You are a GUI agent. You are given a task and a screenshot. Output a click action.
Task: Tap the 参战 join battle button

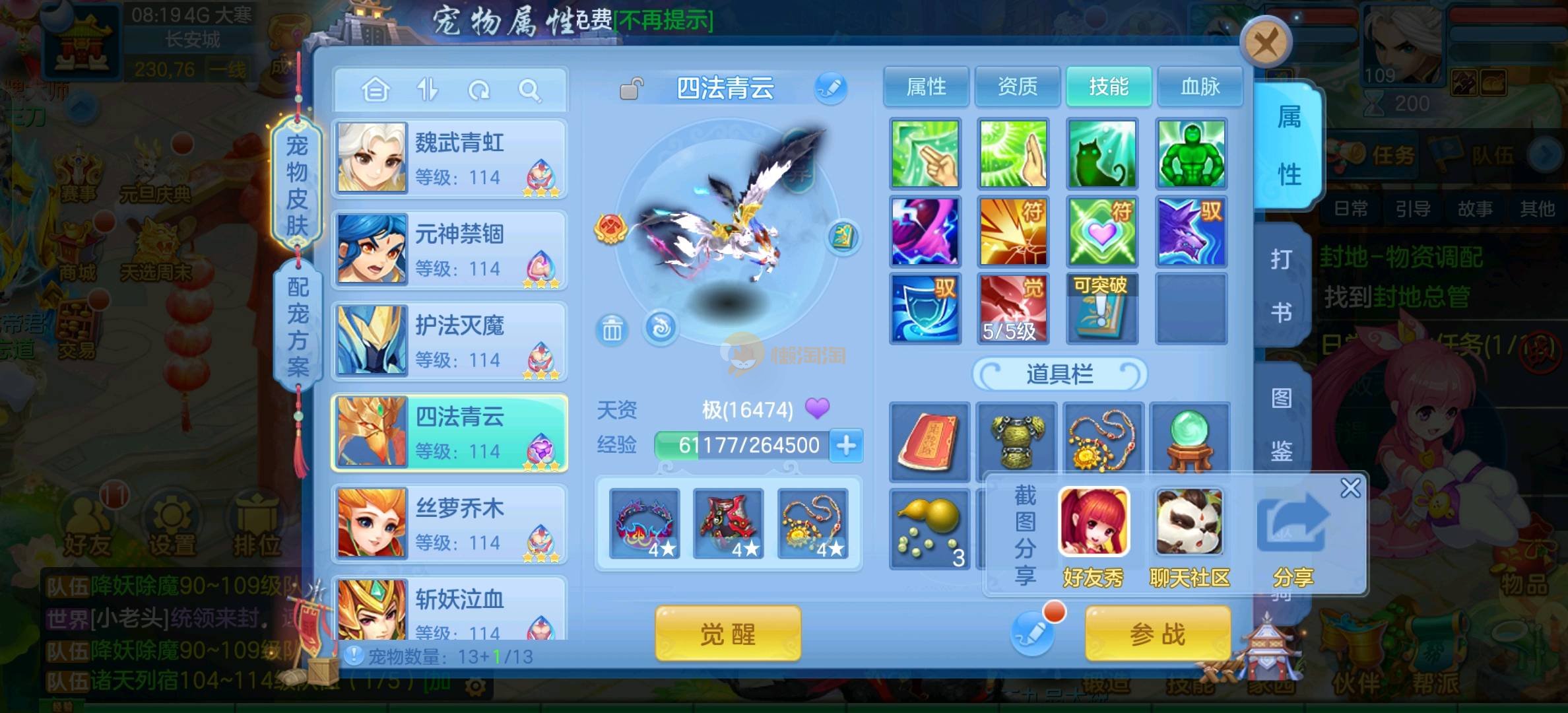(1158, 634)
